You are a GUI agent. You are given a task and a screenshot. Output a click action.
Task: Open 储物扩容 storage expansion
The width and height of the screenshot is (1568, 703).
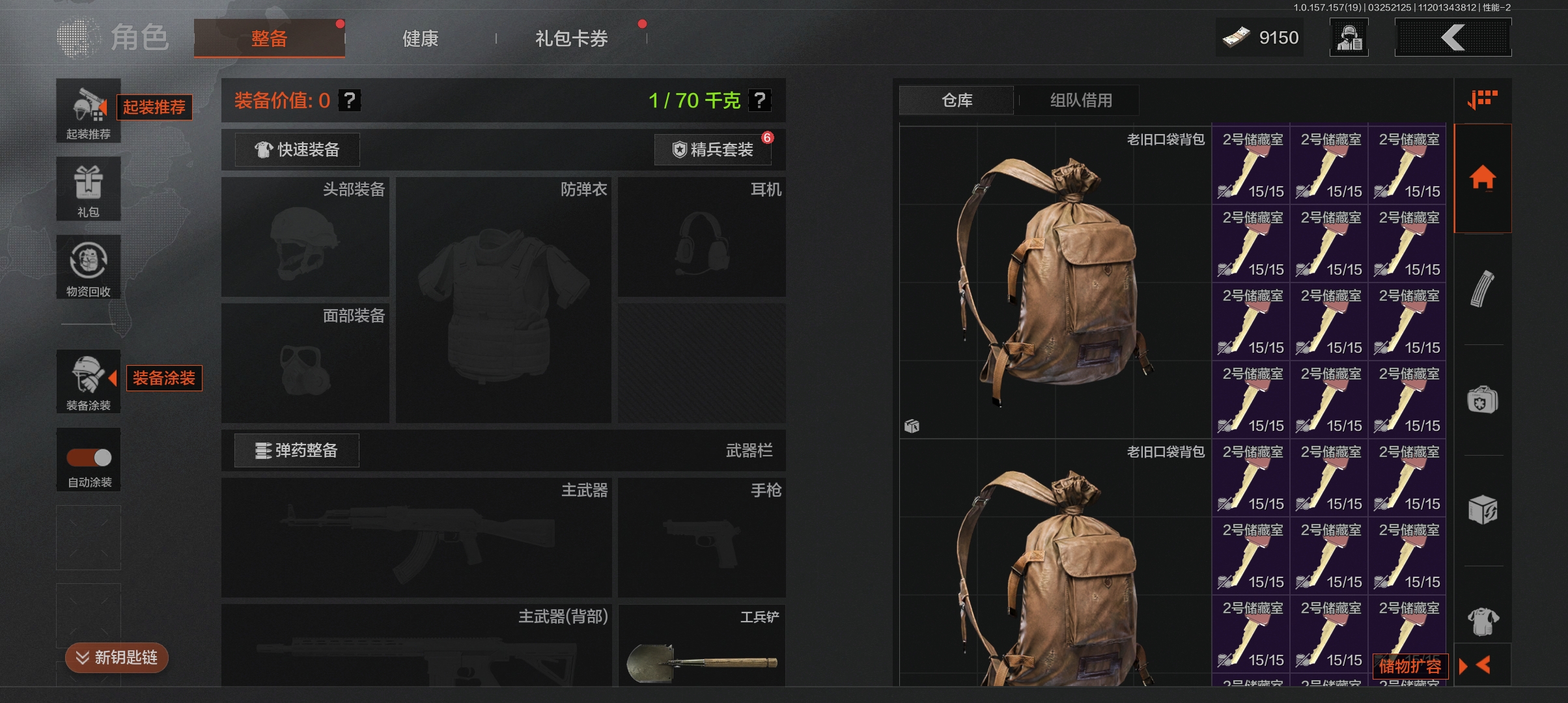tap(1410, 666)
